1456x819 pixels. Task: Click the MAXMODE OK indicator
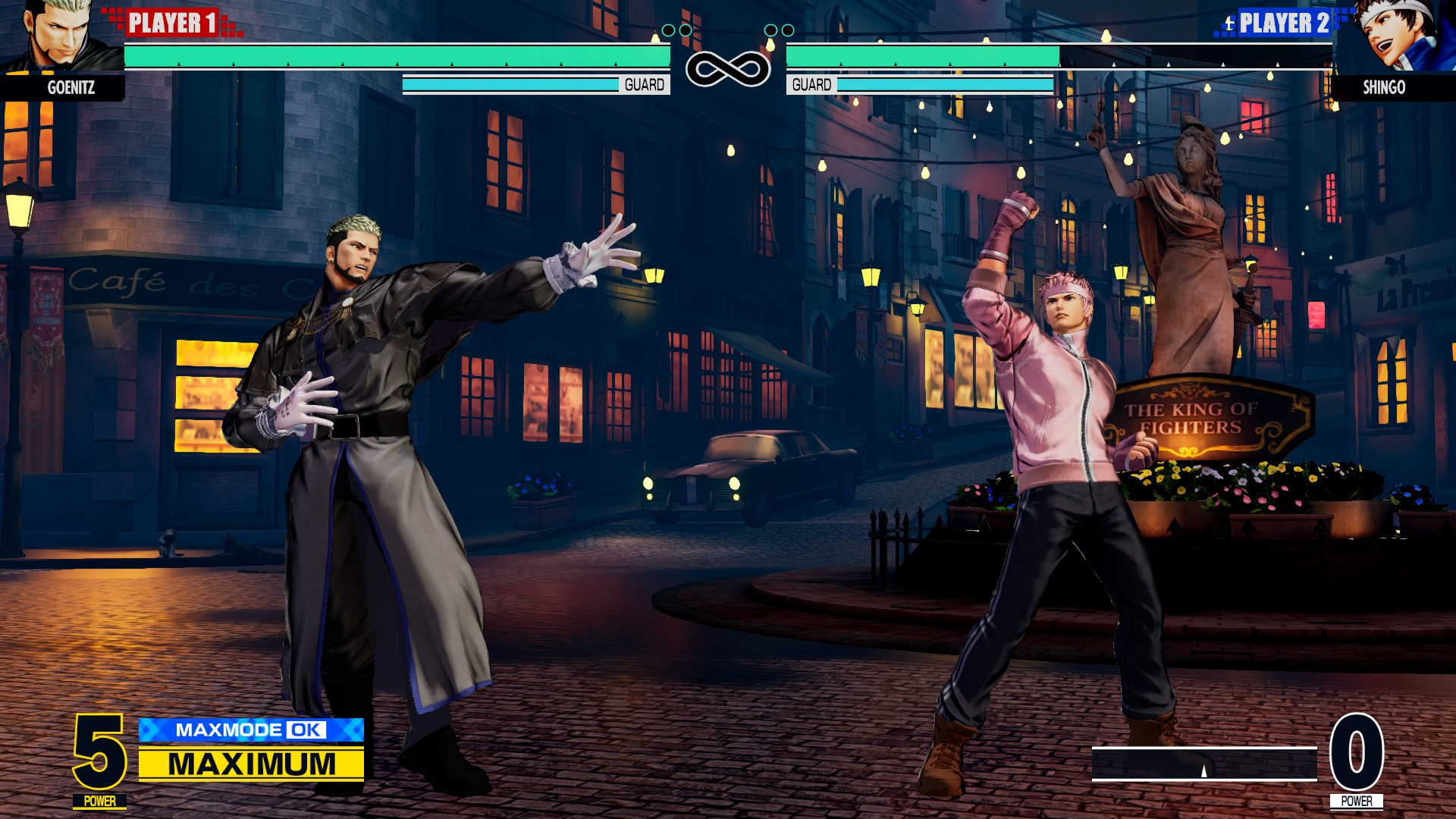250,731
